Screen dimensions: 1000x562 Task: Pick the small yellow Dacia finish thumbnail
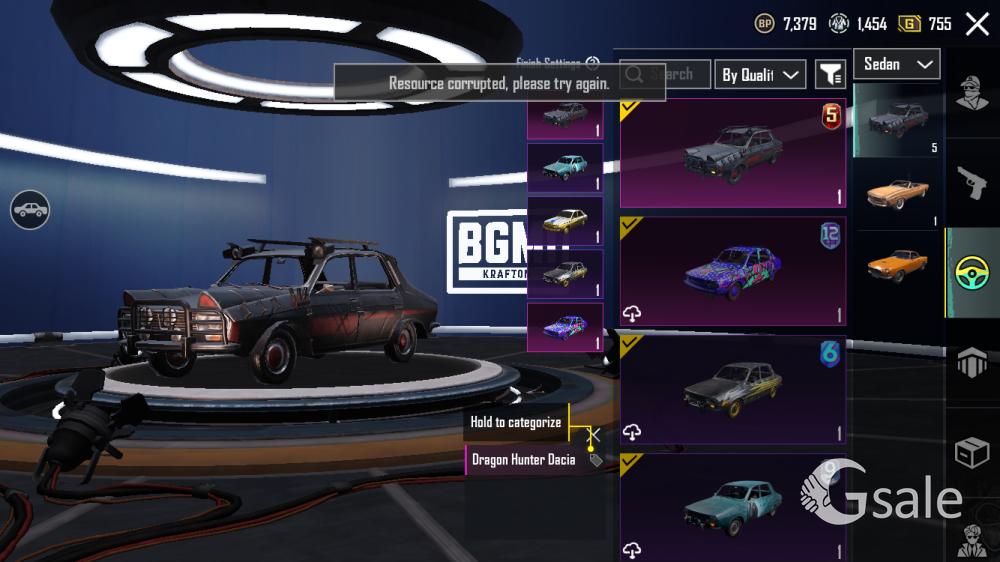(x=565, y=221)
